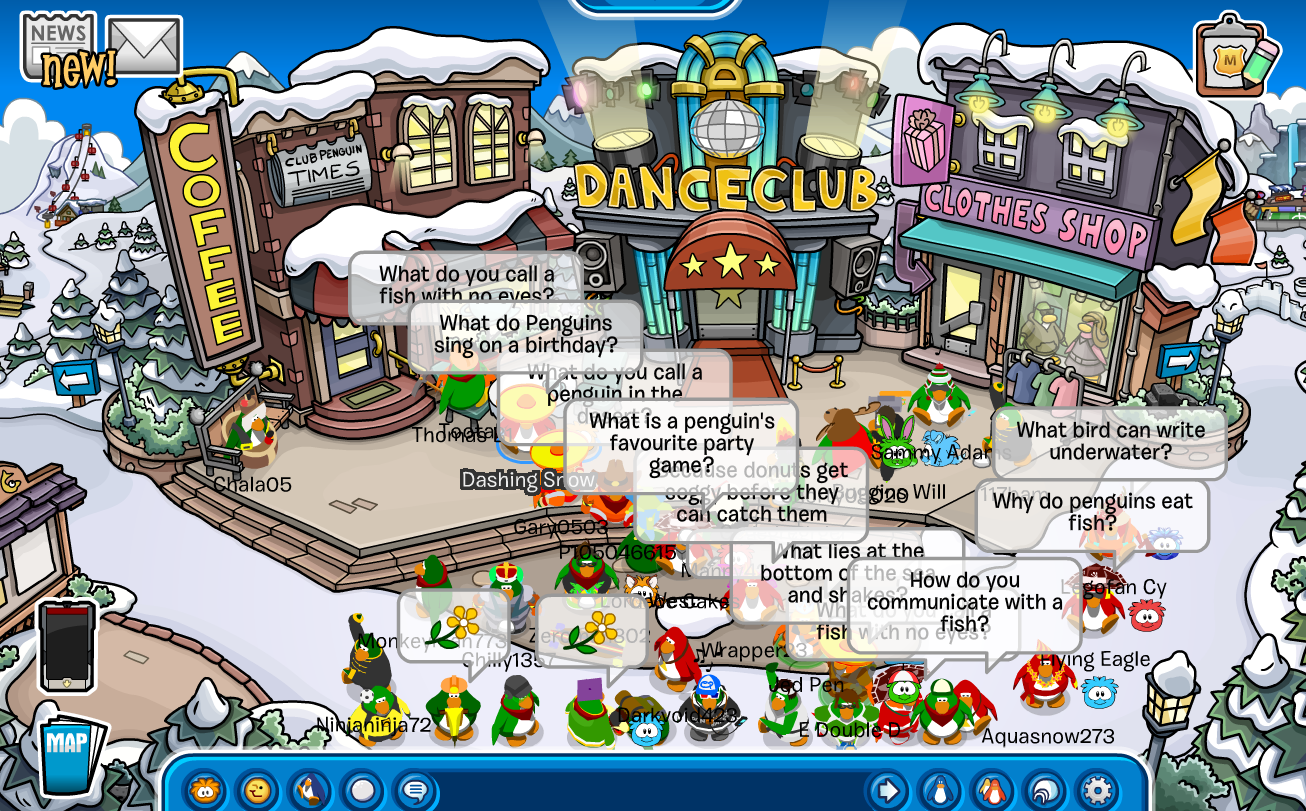Open the orange puffle button on toolbar
This screenshot has width=1306, height=811.
205,790
